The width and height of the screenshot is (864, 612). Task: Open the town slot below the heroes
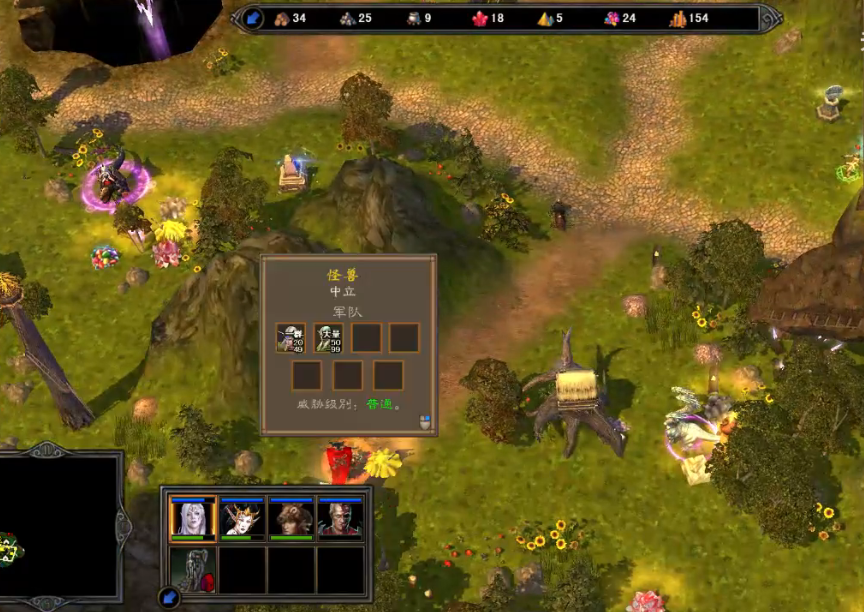[x=193, y=570]
